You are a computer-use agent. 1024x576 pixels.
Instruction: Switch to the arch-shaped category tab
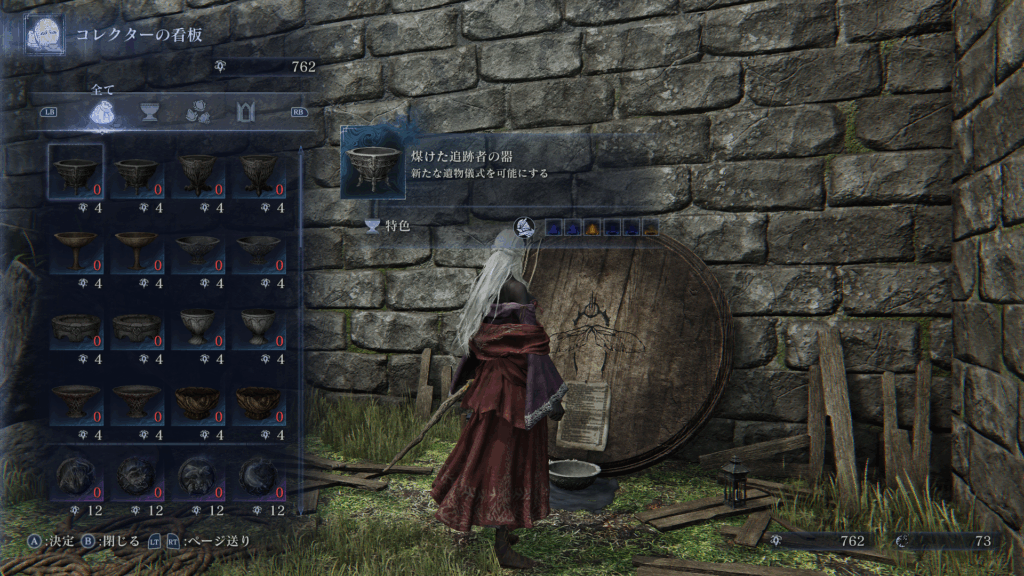tap(246, 112)
